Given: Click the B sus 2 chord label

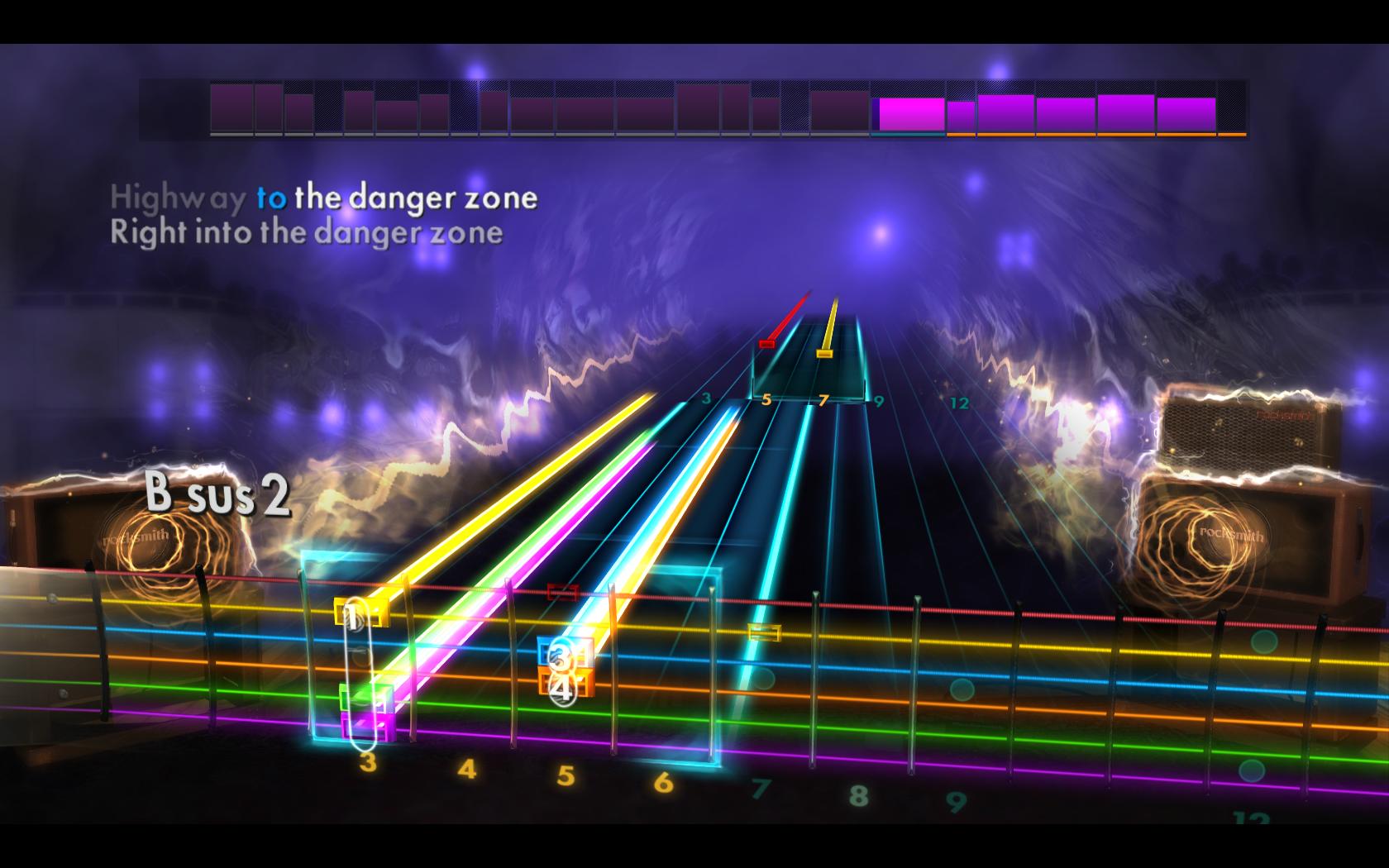Looking at the screenshot, I should click(x=217, y=494).
